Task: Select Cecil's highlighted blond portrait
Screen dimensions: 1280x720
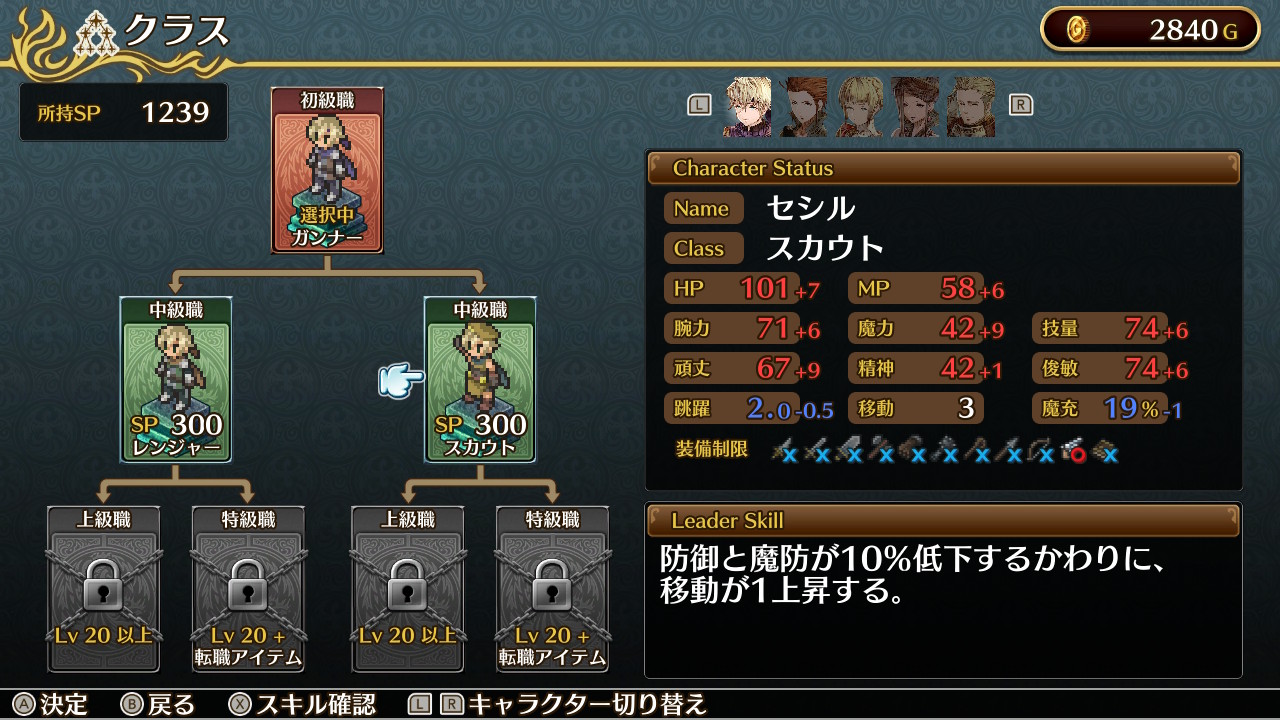Action: [x=747, y=107]
